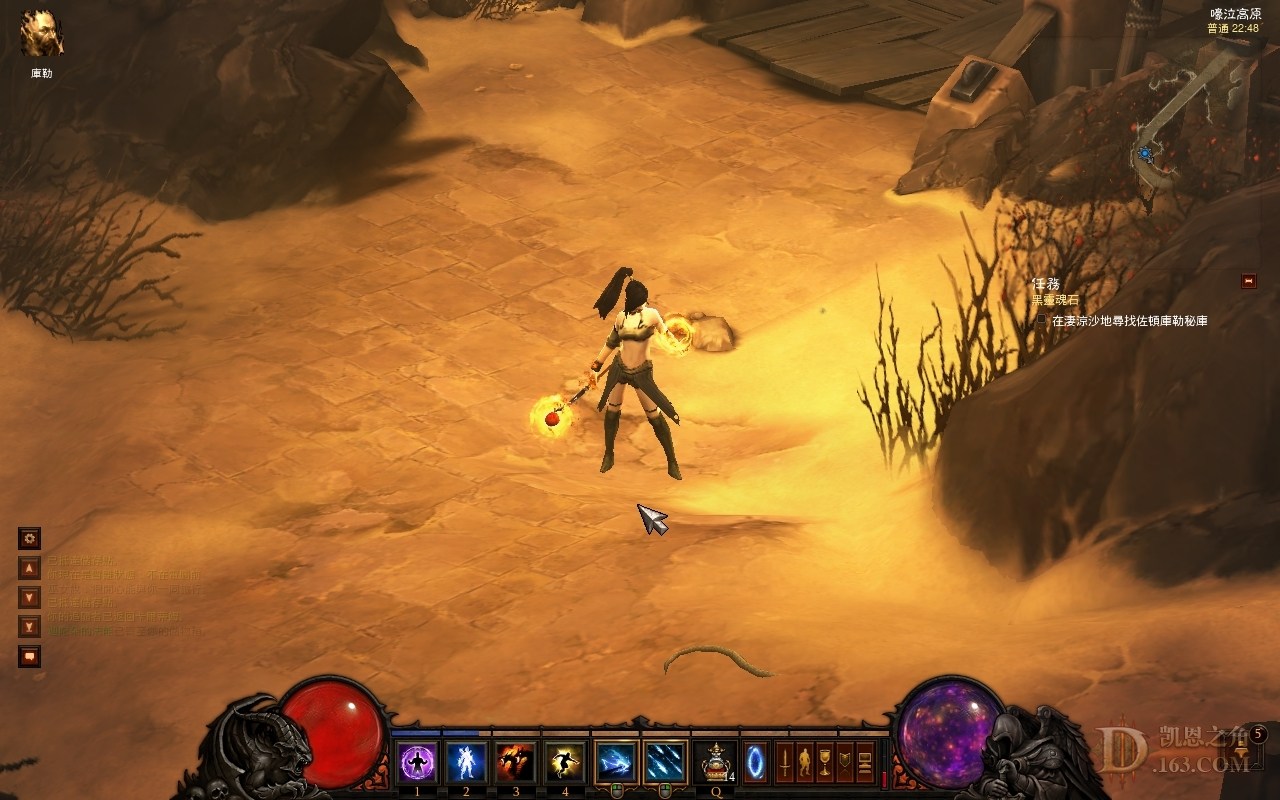The height and width of the screenshot is (800, 1280).
Task: Open the shield banner menu button
Action: click(x=845, y=762)
